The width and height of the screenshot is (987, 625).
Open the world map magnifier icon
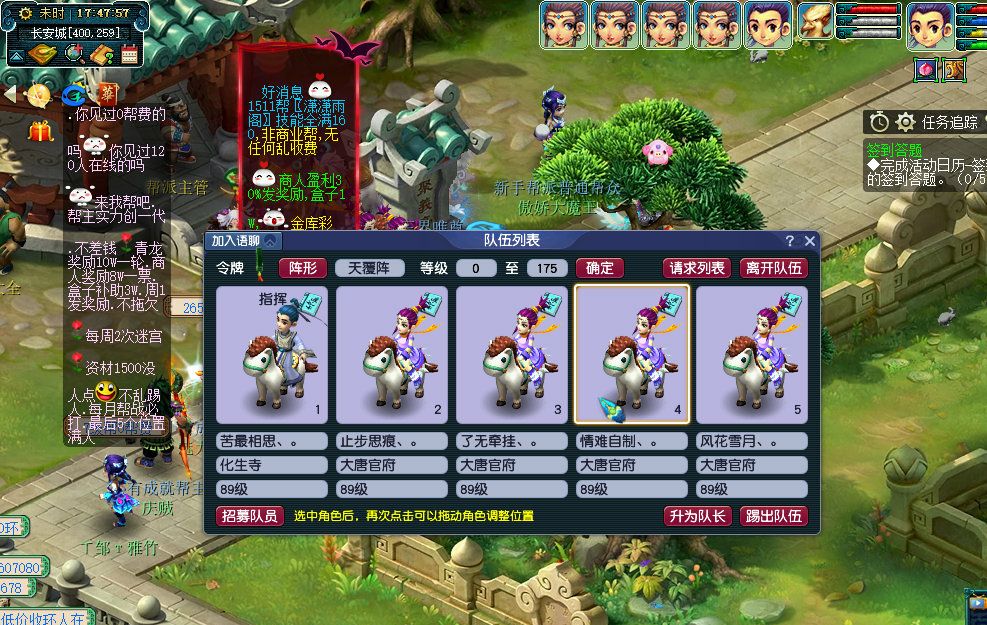pos(73,54)
